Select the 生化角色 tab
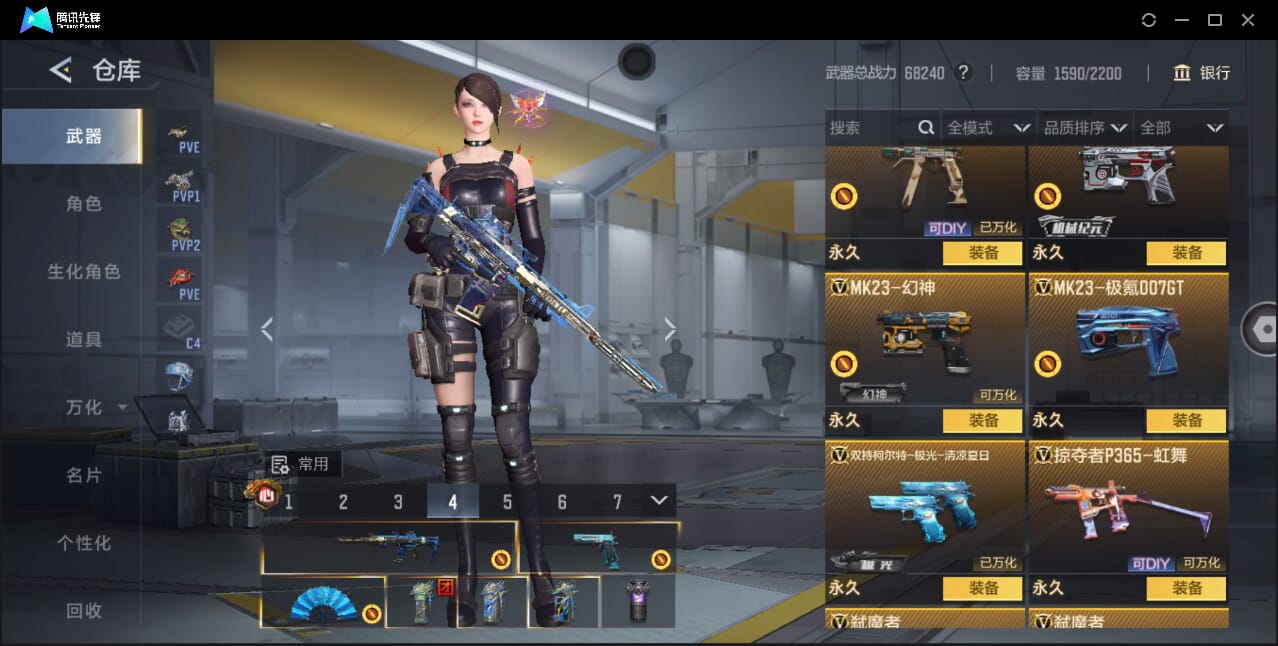 (83, 272)
